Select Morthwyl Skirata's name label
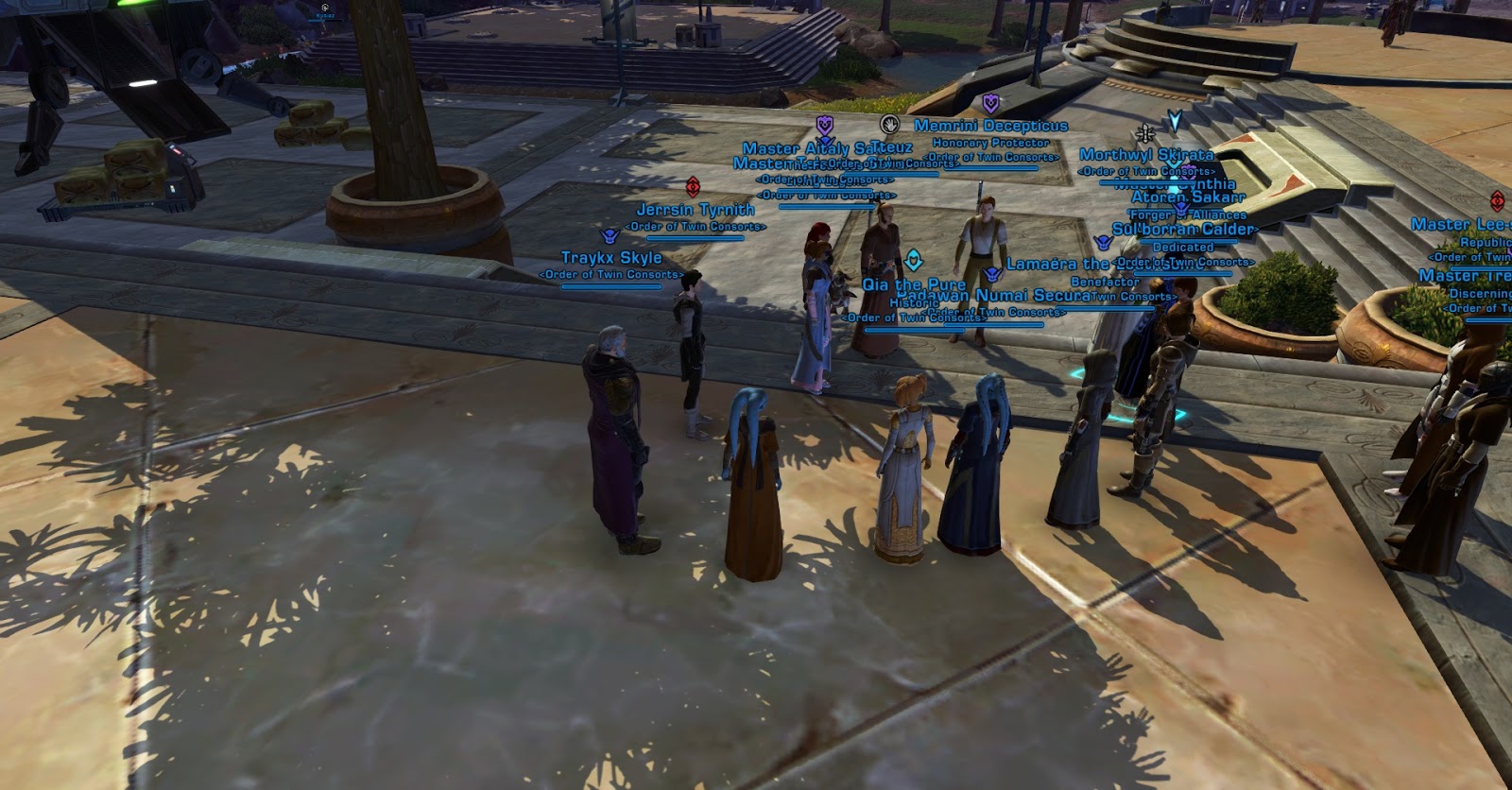Image resolution: width=1512 pixels, height=790 pixels. (1146, 154)
